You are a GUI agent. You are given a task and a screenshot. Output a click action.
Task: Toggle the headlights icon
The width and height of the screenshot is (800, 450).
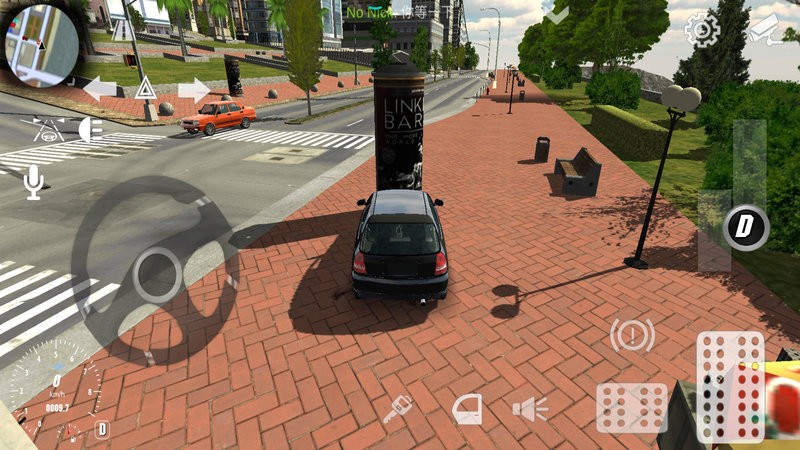coord(90,128)
